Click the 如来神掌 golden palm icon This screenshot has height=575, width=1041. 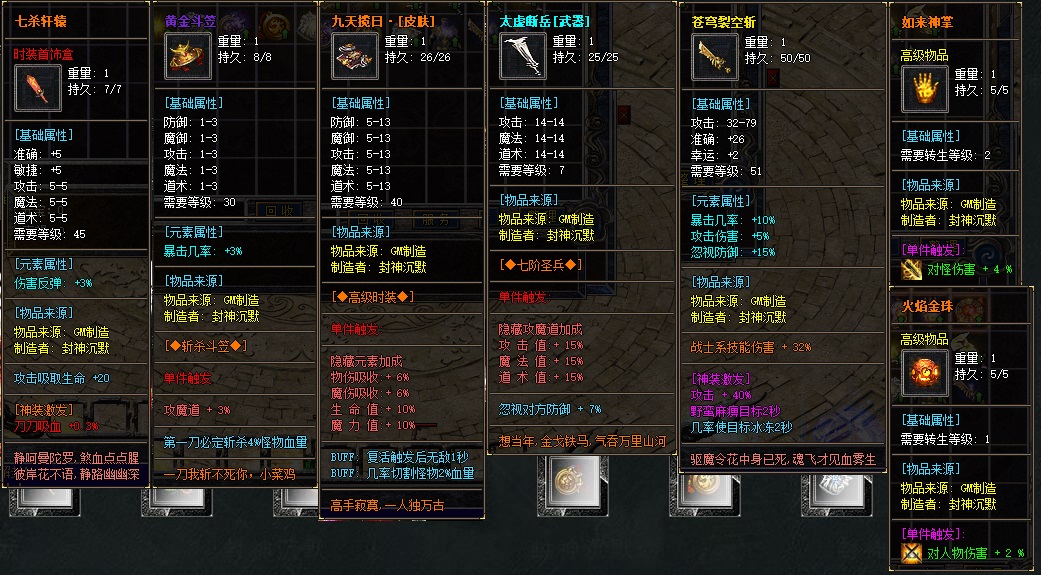[924, 88]
